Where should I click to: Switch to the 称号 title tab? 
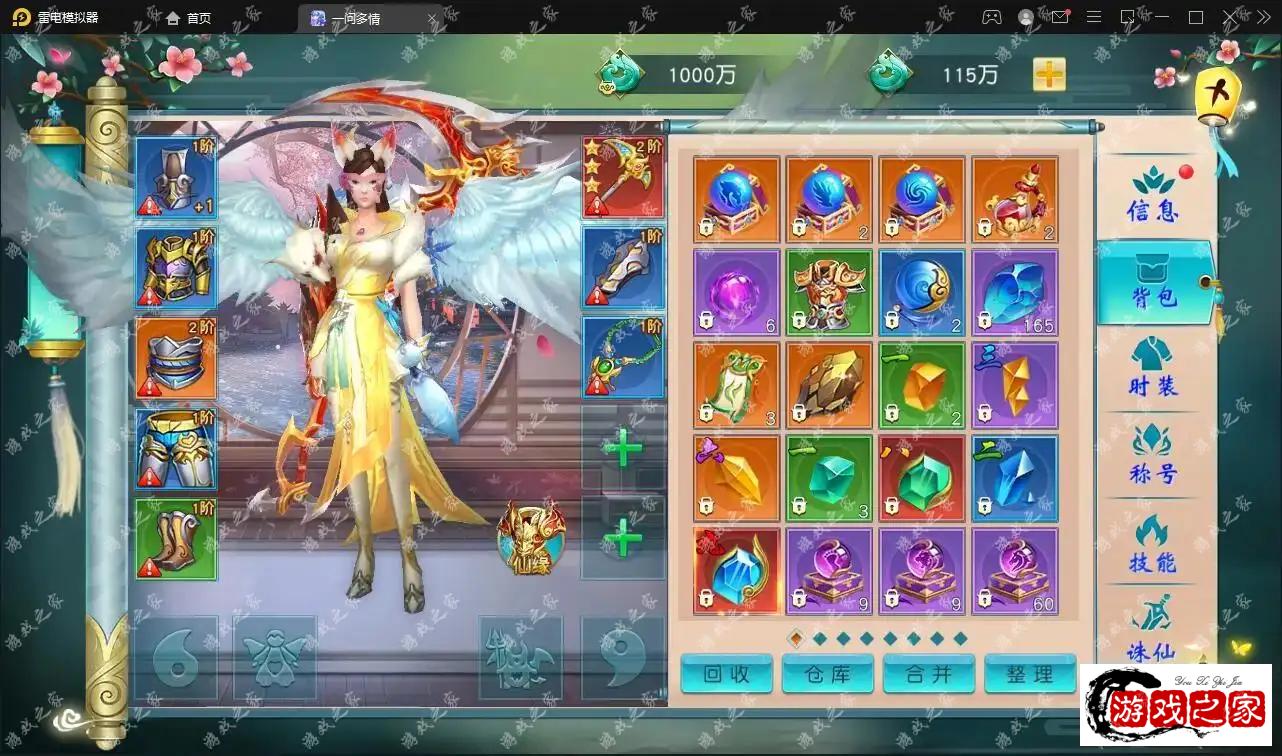[x=1153, y=456]
